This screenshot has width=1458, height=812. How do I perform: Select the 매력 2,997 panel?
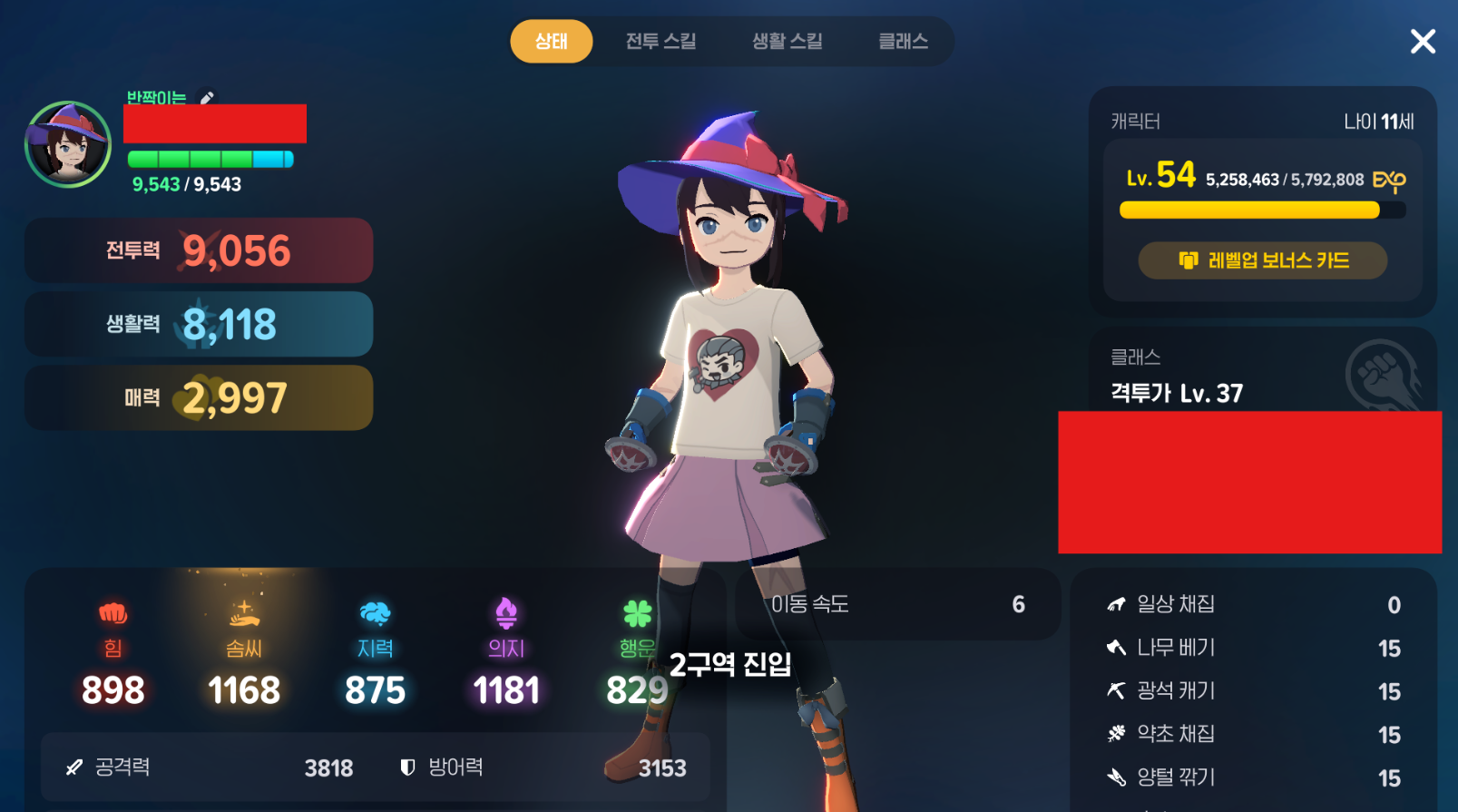(199, 397)
